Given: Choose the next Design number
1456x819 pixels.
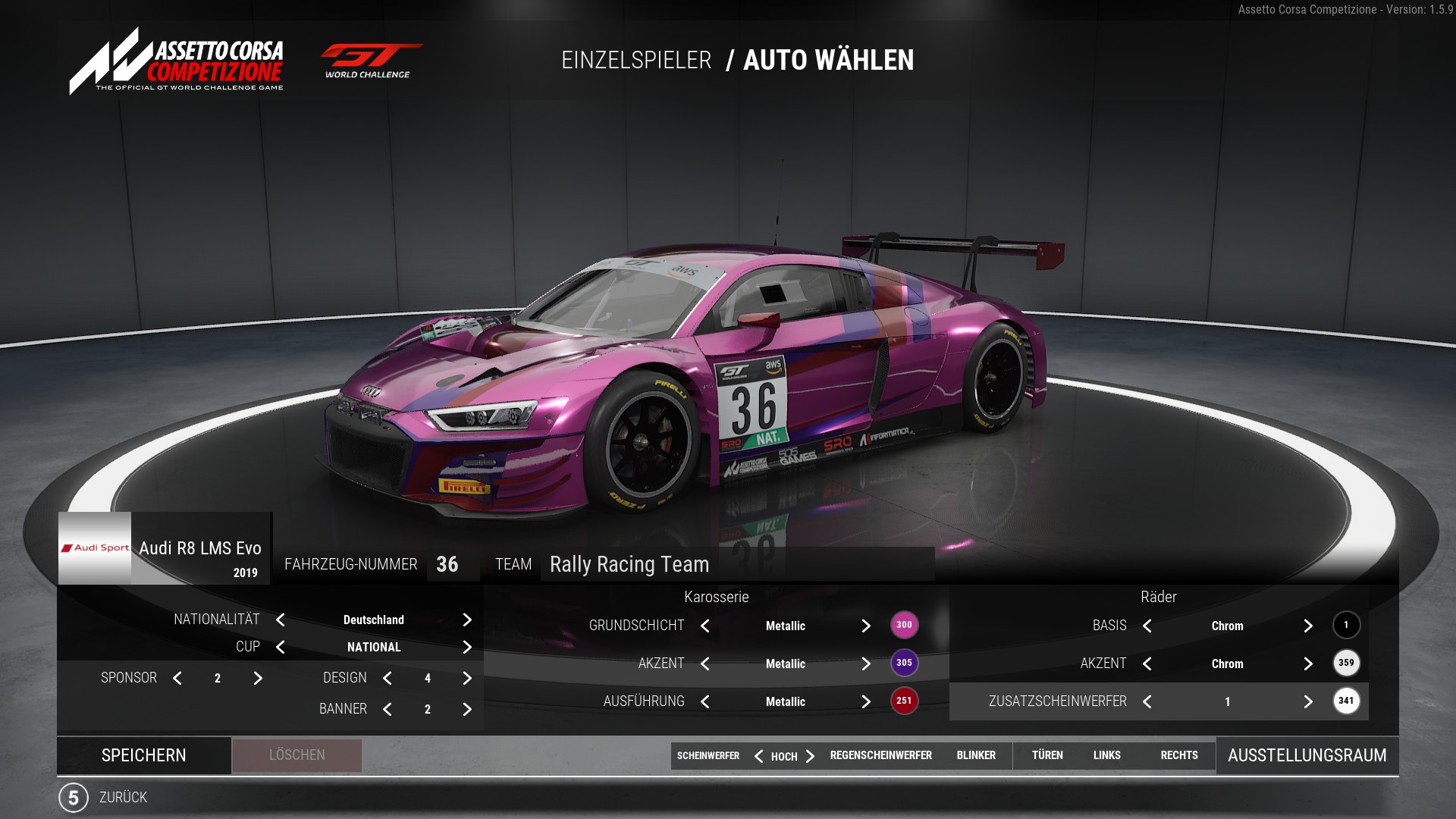Looking at the screenshot, I should (467, 678).
